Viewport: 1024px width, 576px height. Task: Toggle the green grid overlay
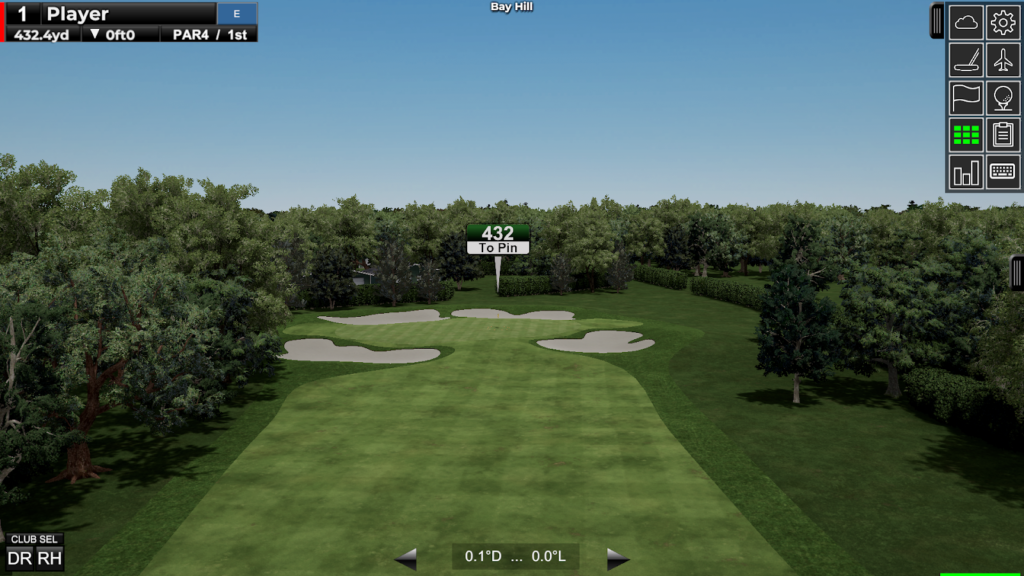[x=966, y=135]
